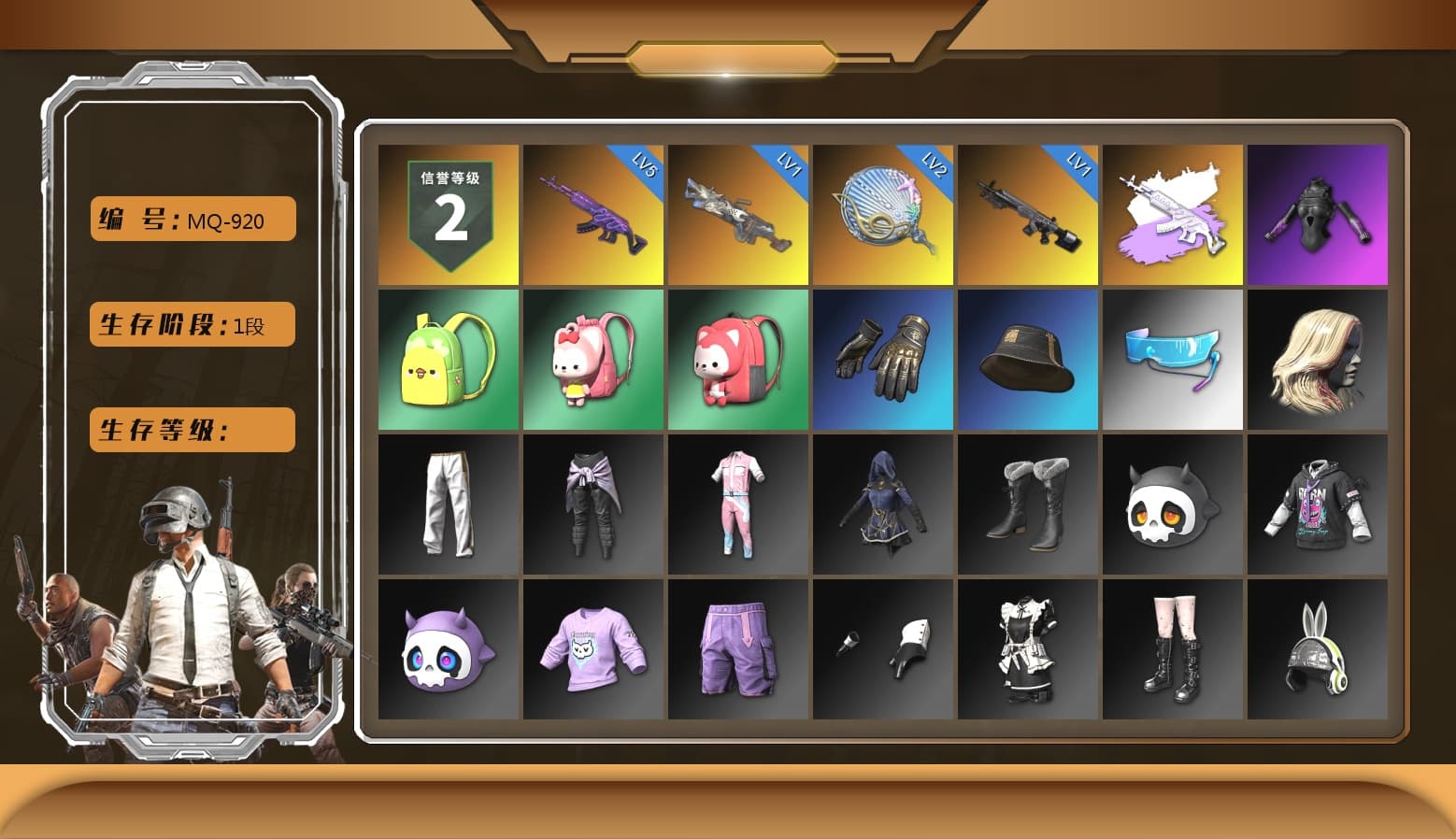Select the reputation level 2 badge
This screenshot has width=1456, height=839.
tap(447, 213)
